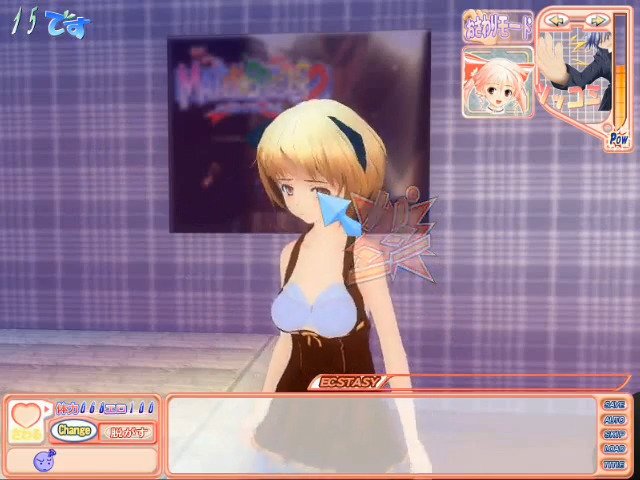Select the right arrow above the hand panel
The width and height of the screenshot is (640, 480).
[x=596, y=20]
